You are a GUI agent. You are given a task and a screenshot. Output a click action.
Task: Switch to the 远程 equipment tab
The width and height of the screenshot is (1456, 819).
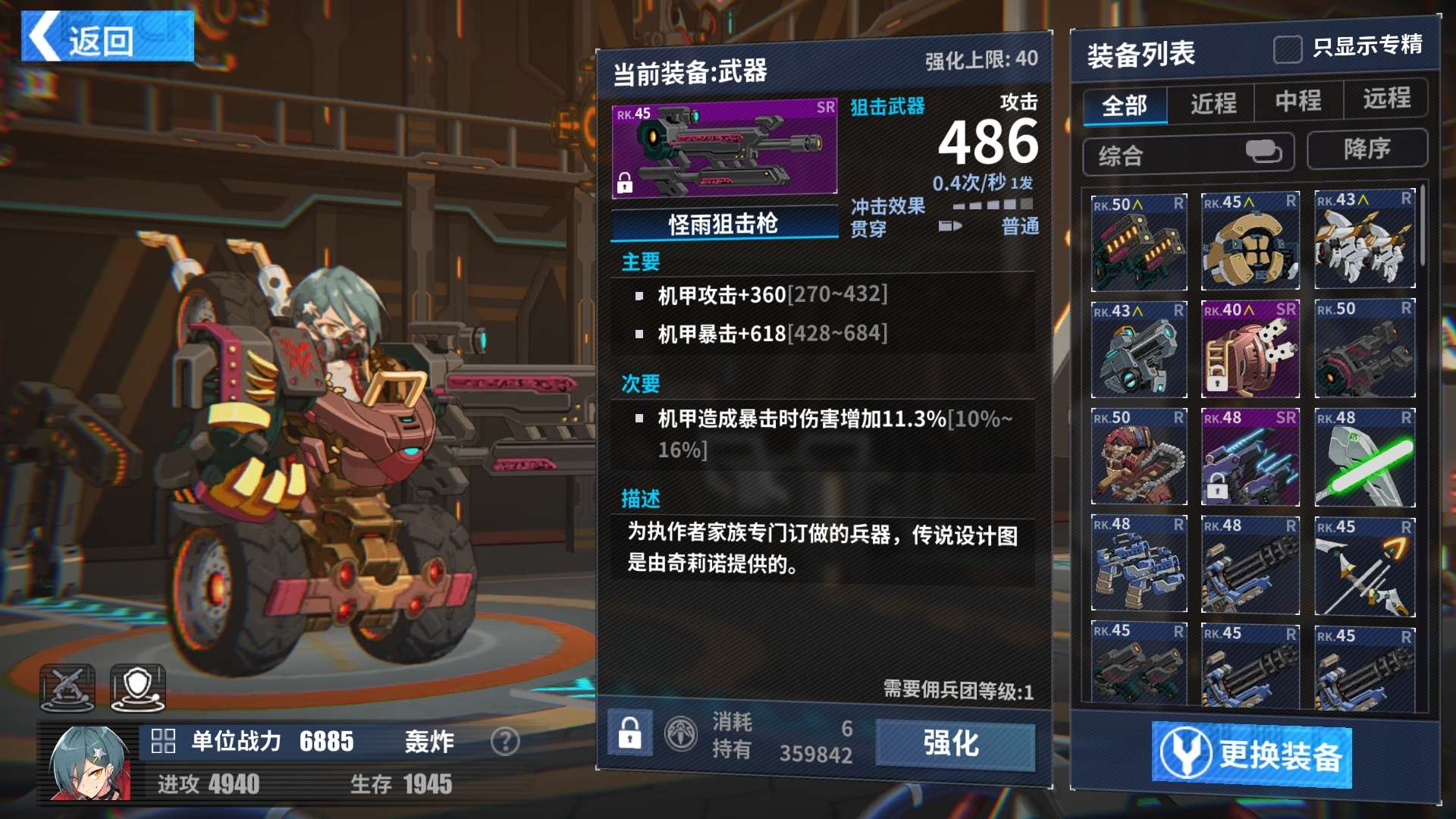coord(1386,99)
